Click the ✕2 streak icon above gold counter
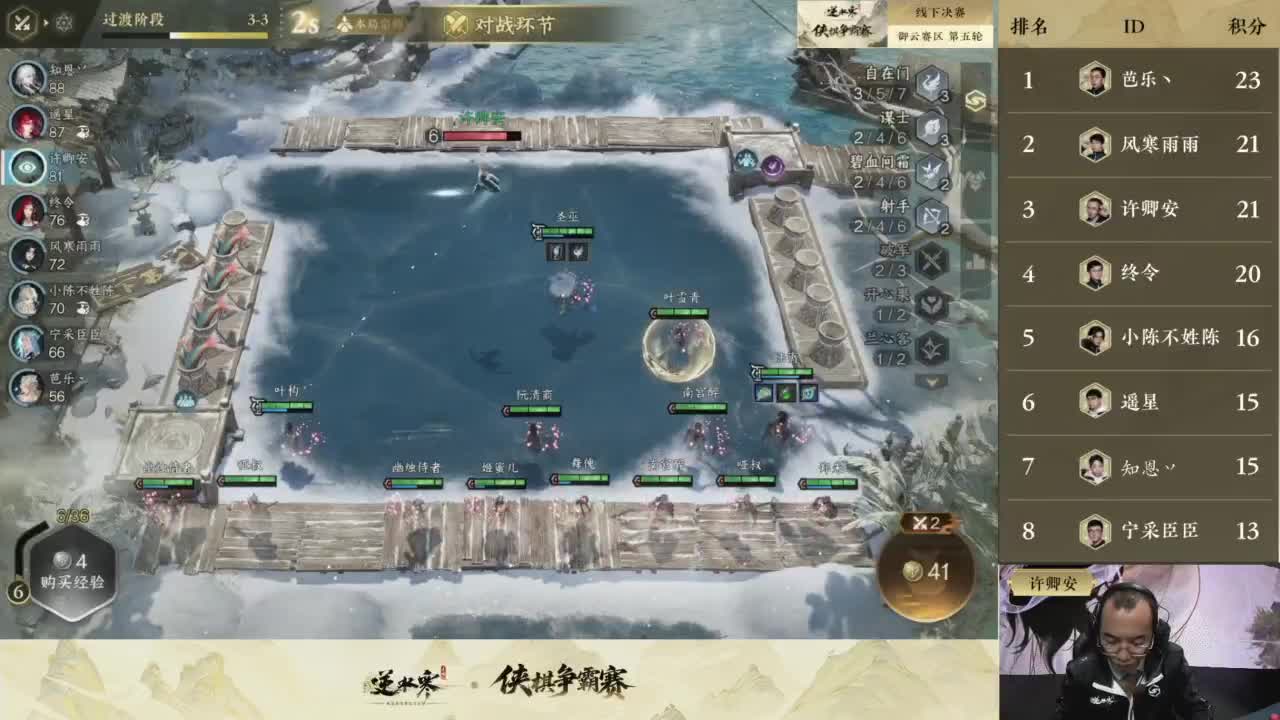Image resolution: width=1280 pixels, height=720 pixels. pos(925,522)
